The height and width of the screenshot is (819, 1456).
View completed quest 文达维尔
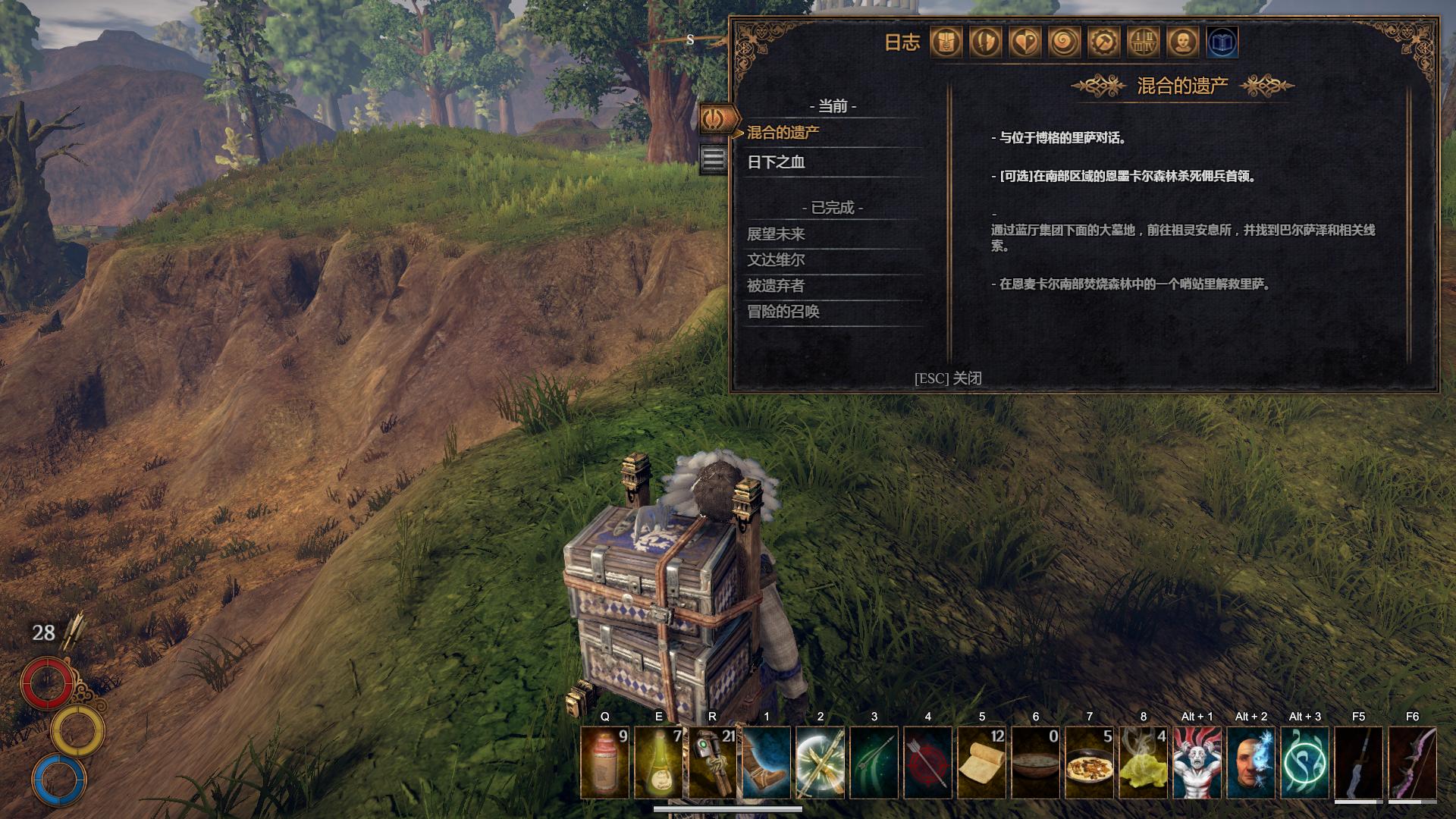coord(776,259)
